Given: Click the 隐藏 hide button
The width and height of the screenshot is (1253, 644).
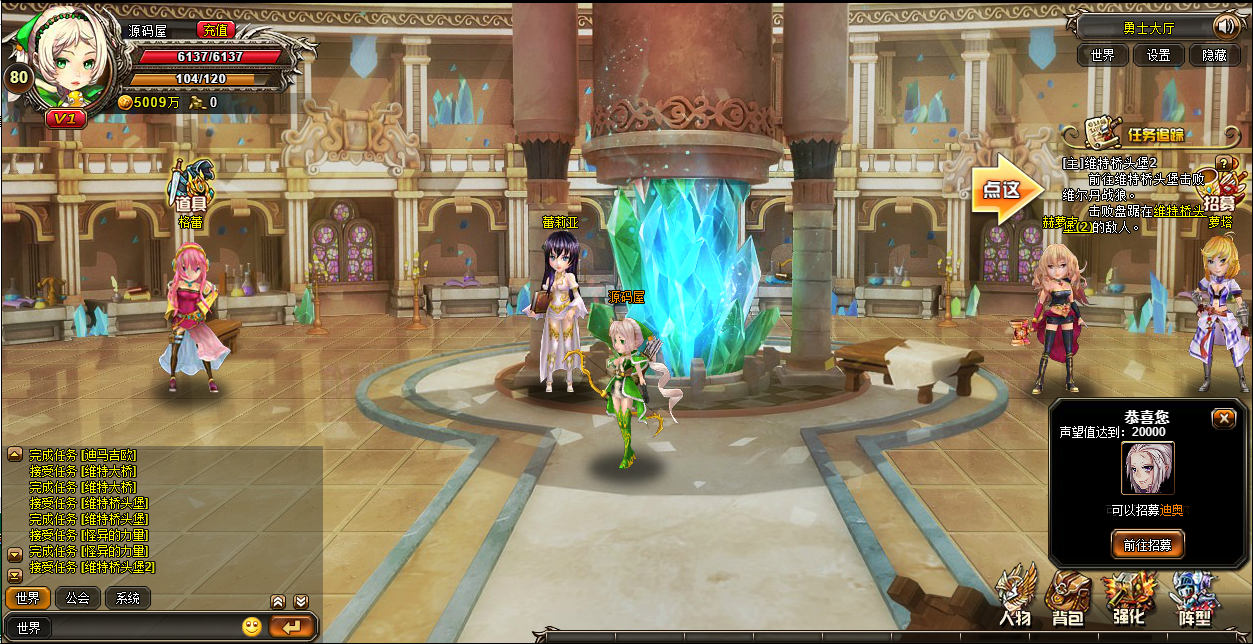Looking at the screenshot, I should [x=1214, y=55].
